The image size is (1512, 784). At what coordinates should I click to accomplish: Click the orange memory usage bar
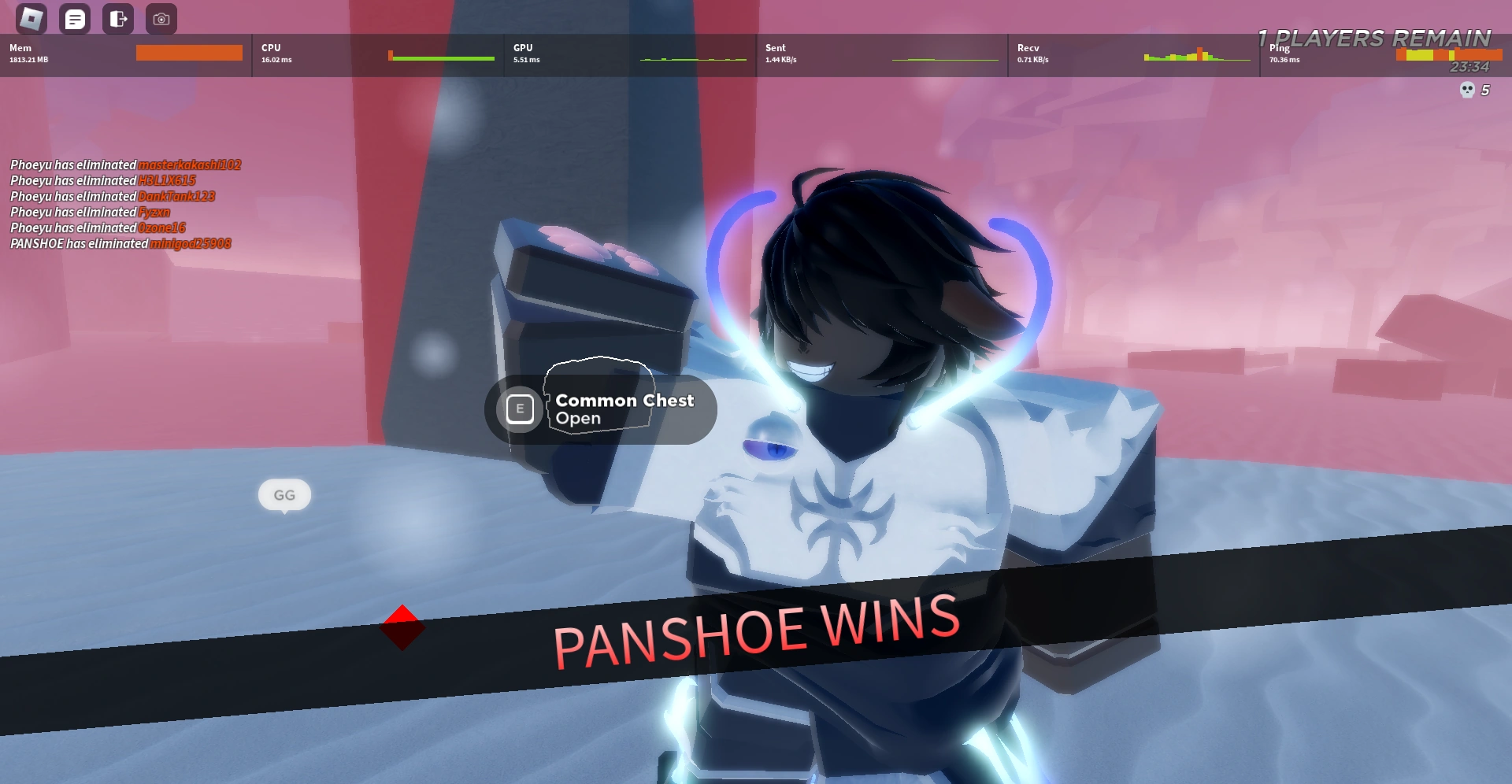tap(189, 52)
